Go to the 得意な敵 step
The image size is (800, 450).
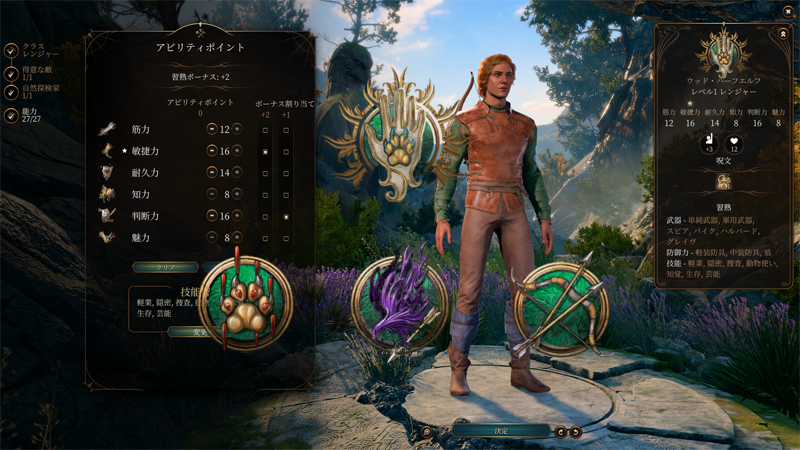pos(11,73)
